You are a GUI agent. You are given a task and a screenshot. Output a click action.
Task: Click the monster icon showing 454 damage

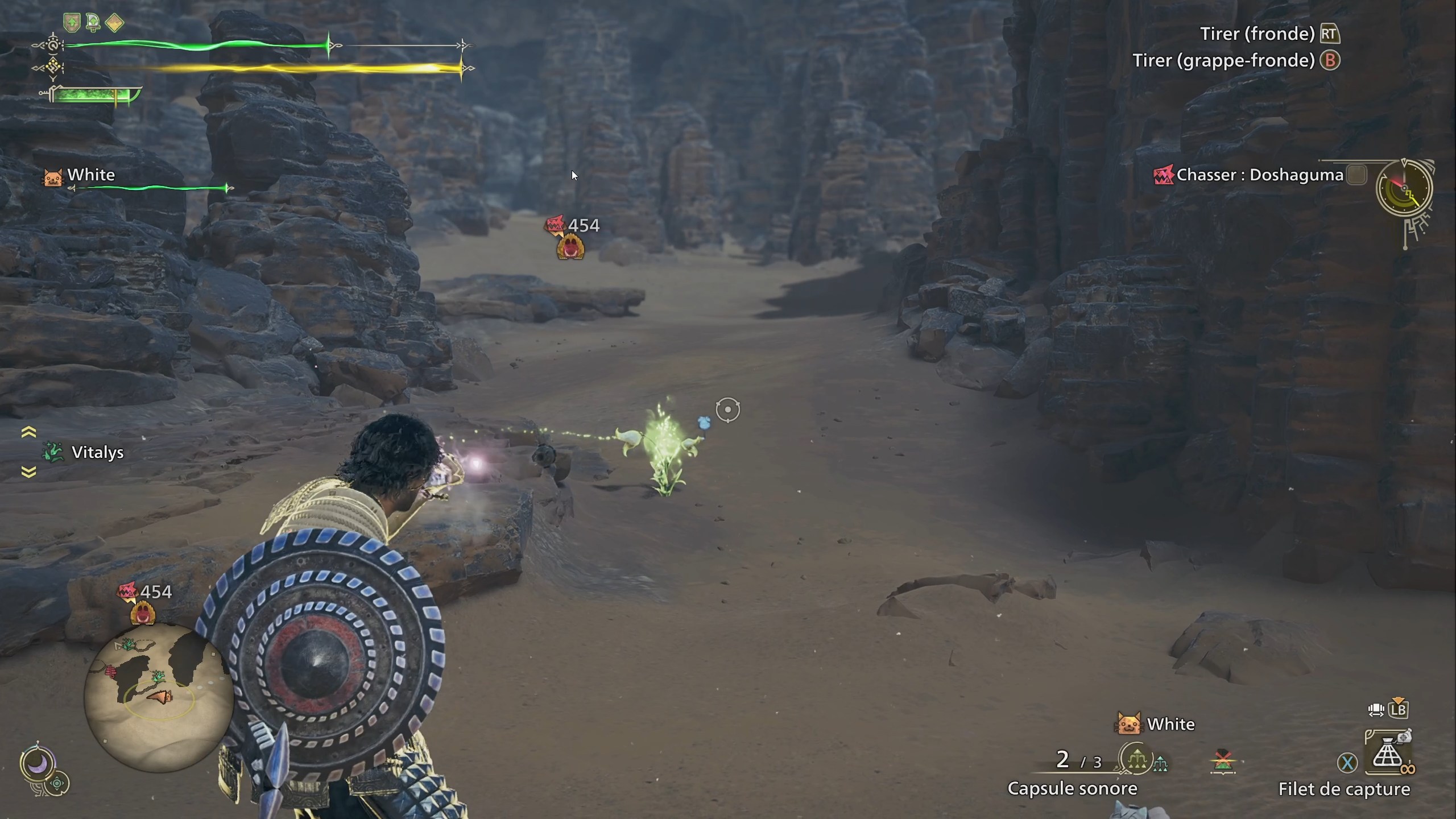point(570,246)
